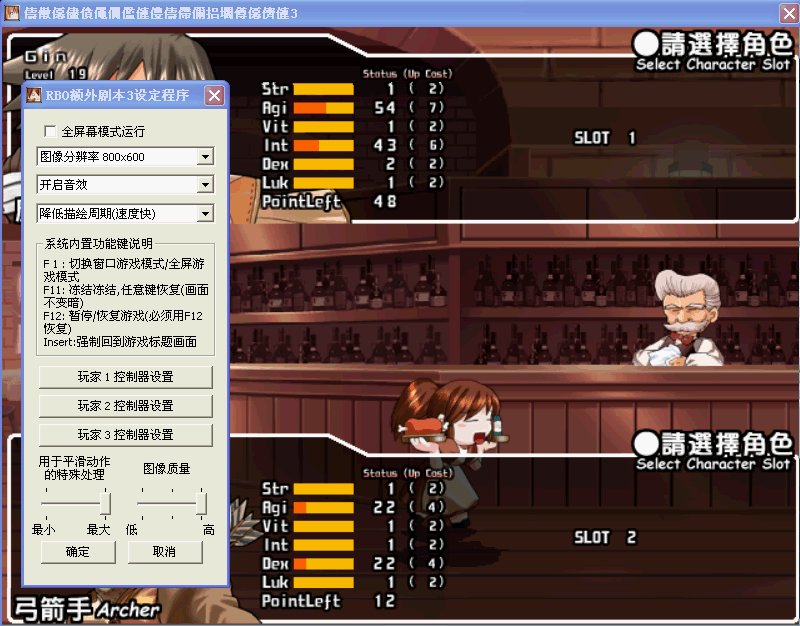This screenshot has height=626, width=800.
Task: Close the main game window
Action: click(x=786, y=11)
